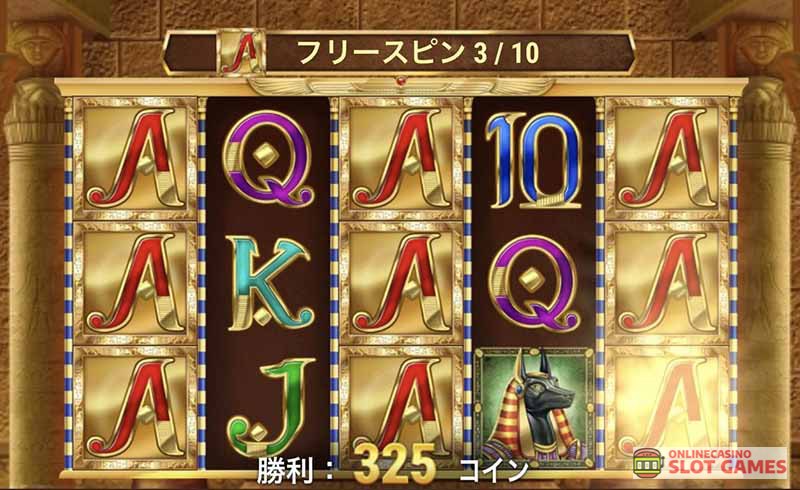Viewport: 800px width, 490px height.
Task: Choose the green J symbol tile
Action: 265,401
